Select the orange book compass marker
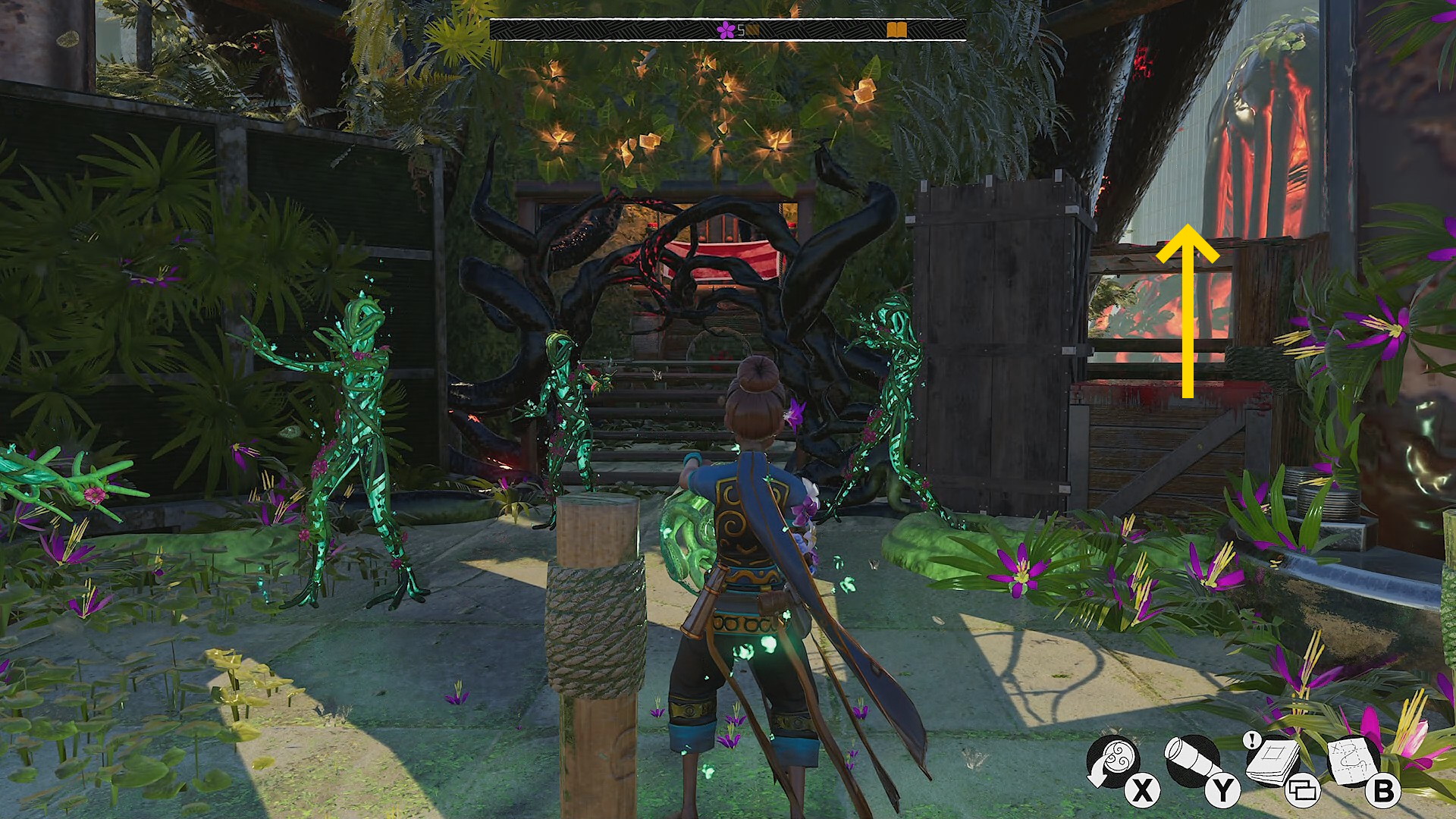The width and height of the screenshot is (1456, 819). coord(896,30)
